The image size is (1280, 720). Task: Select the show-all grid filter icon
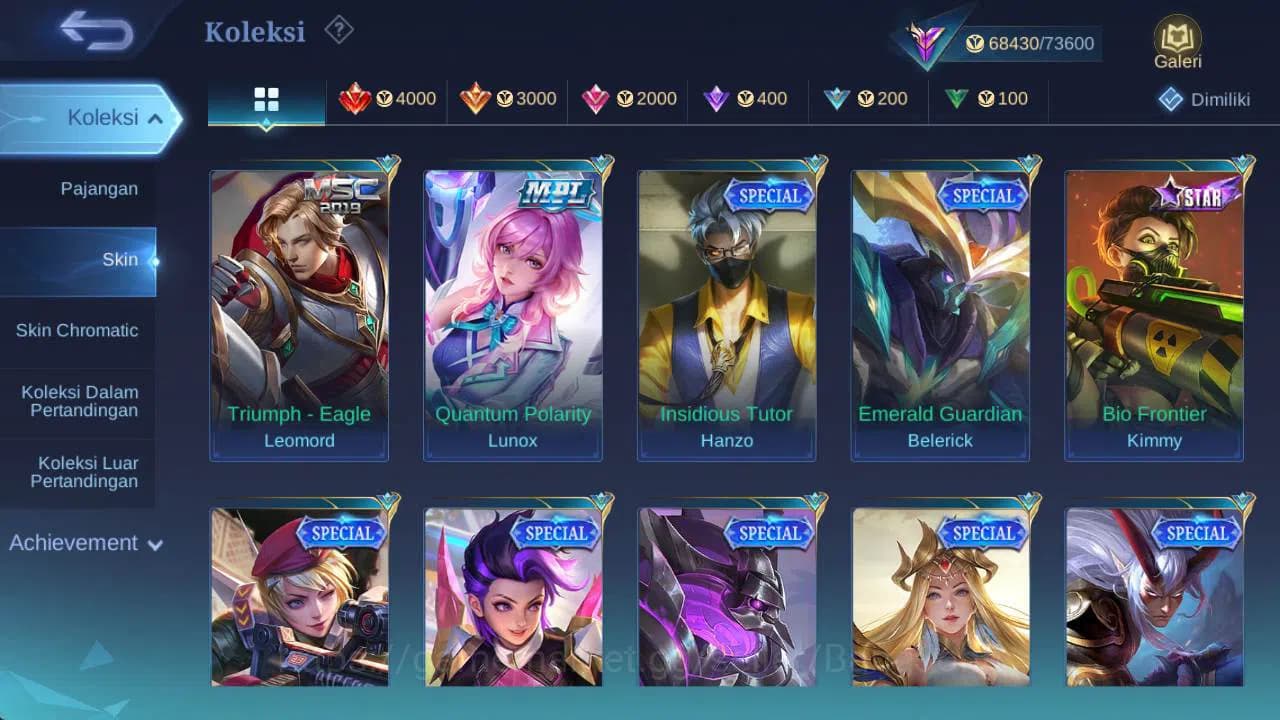pyautogui.click(x=265, y=99)
